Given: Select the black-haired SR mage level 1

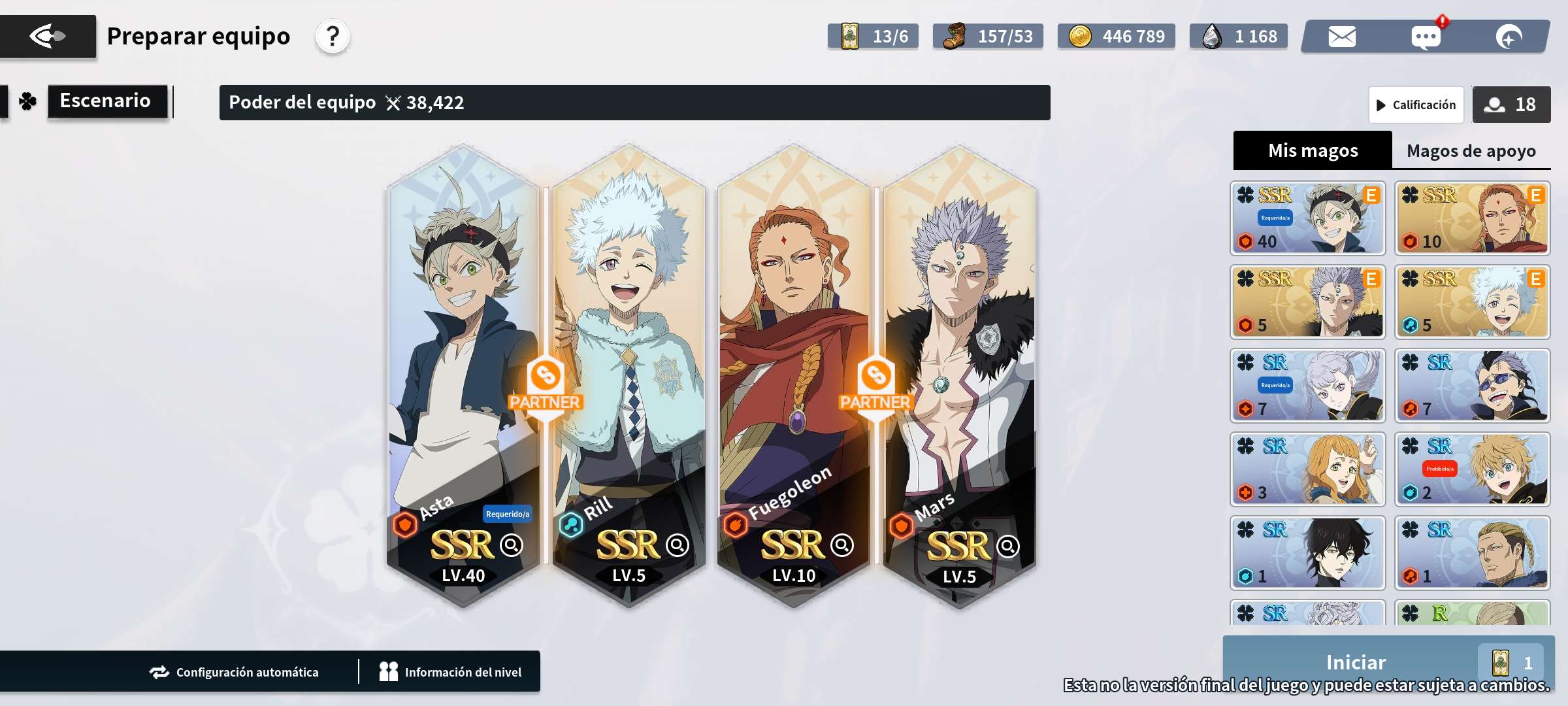Looking at the screenshot, I should (1307, 553).
